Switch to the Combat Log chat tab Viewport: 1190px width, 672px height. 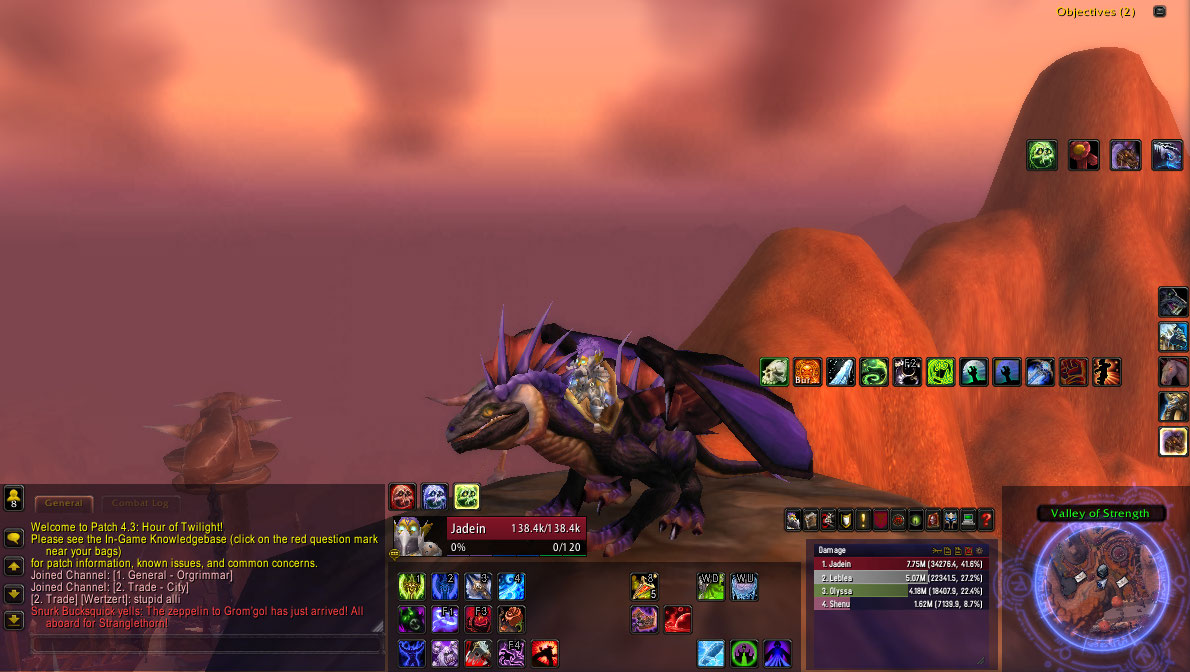139,503
